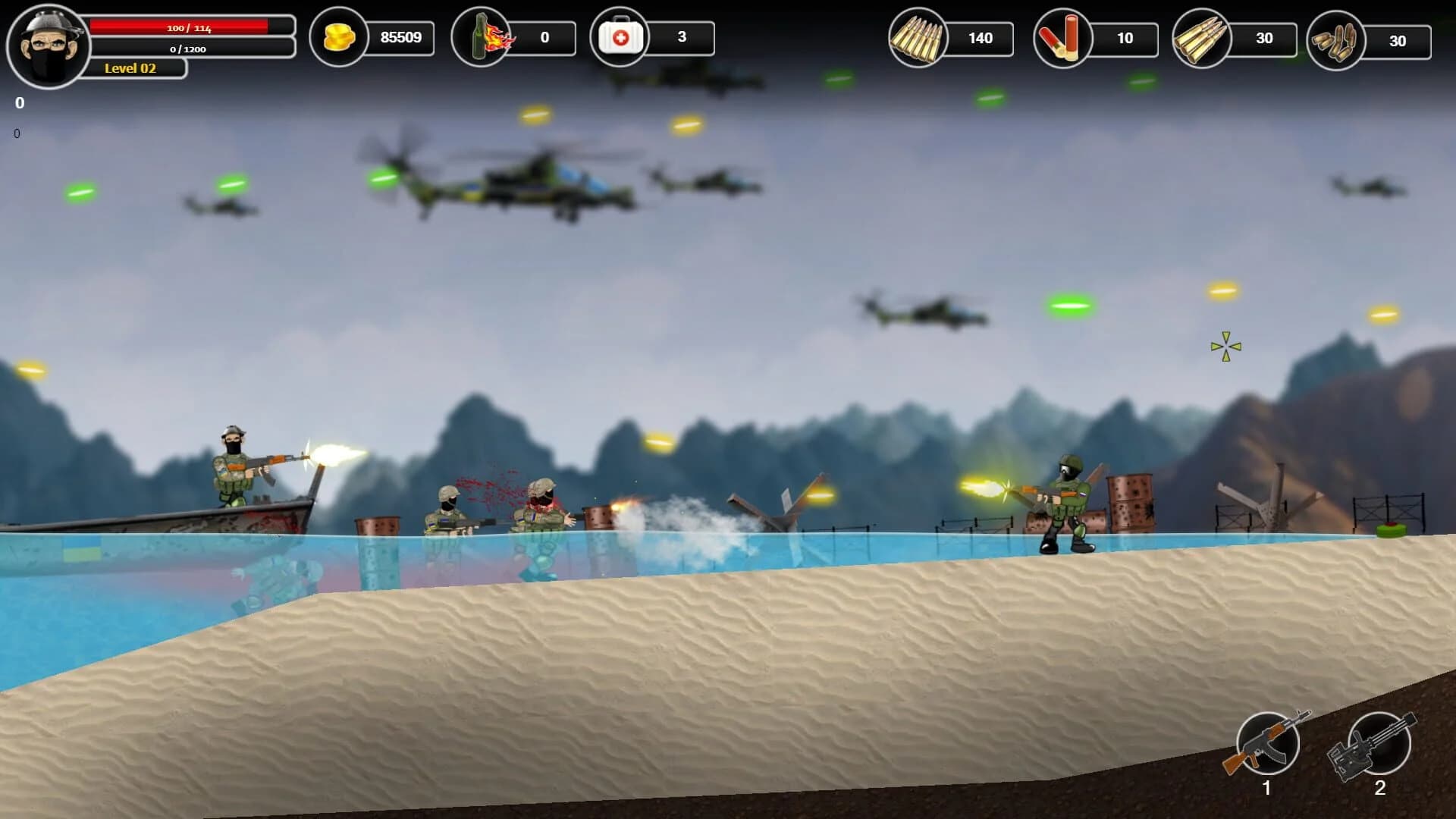
Task: Click the molotov counter showing 0
Action: [x=544, y=36]
